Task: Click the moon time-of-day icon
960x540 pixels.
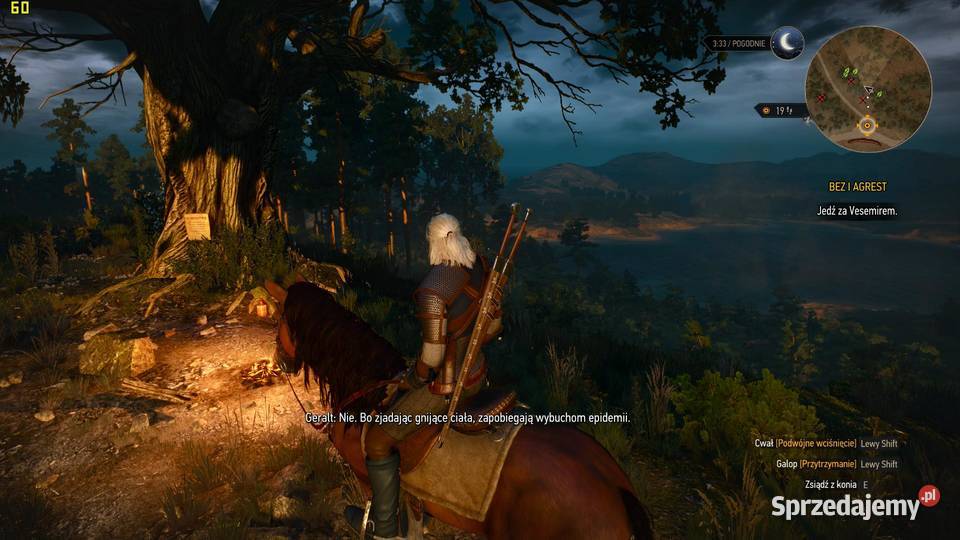Action: point(787,43)
